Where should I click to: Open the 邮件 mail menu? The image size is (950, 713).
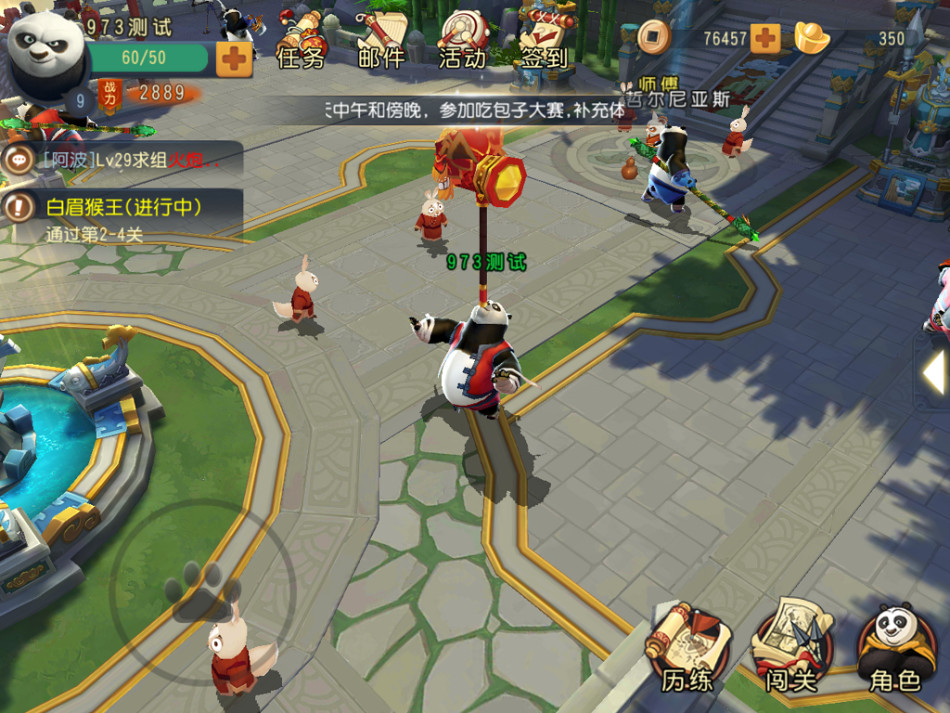(381, 43)
